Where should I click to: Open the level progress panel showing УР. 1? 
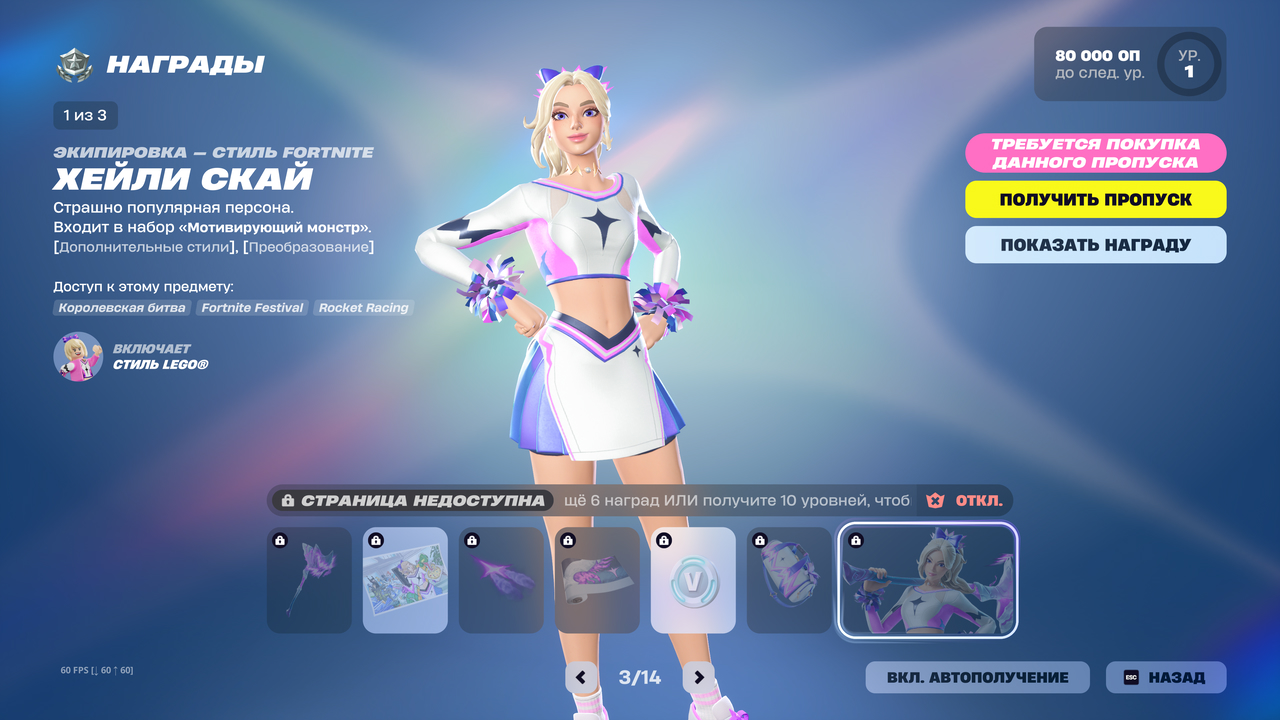click(1130, 64)
